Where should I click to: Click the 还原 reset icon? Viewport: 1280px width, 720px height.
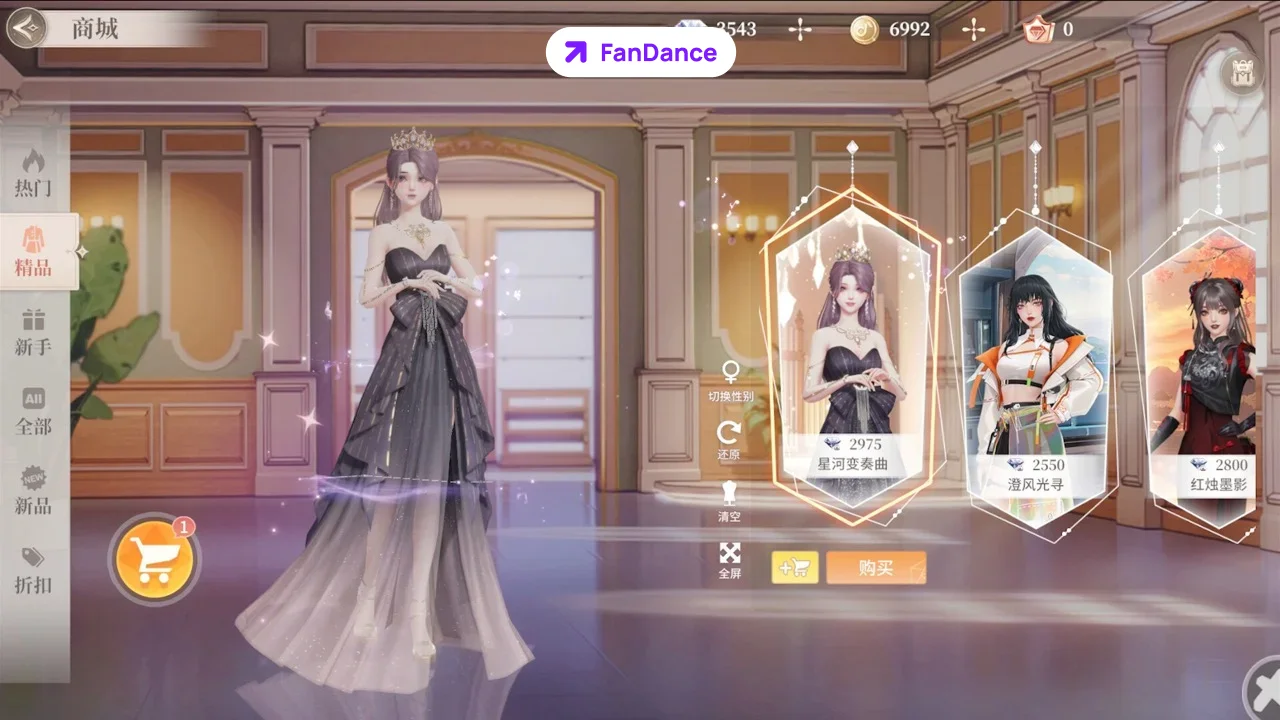pyautogui.click(x=730, y=432)
